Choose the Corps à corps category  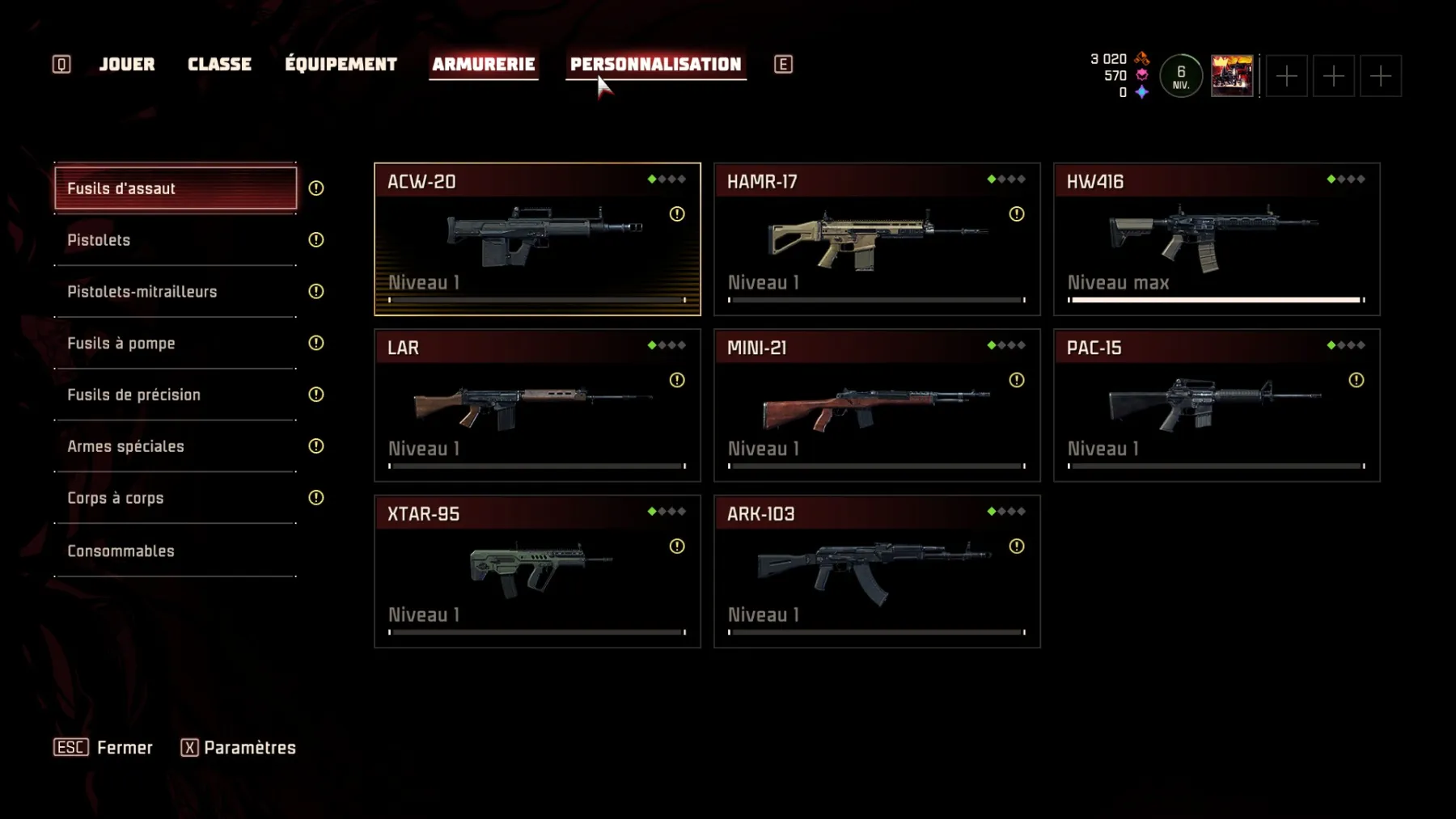coord(176,498)
